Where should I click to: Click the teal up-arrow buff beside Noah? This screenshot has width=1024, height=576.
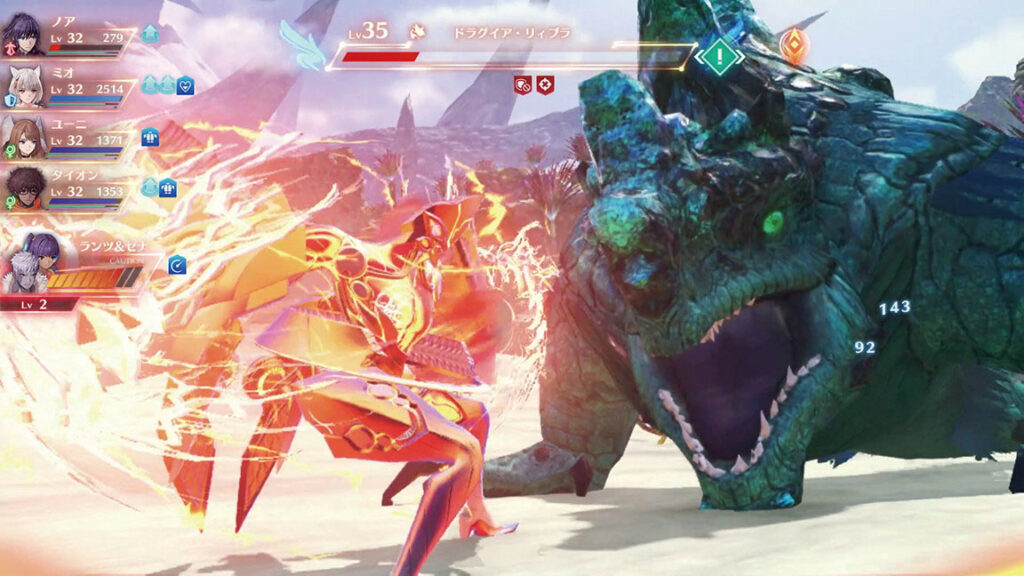pos(150,34)
